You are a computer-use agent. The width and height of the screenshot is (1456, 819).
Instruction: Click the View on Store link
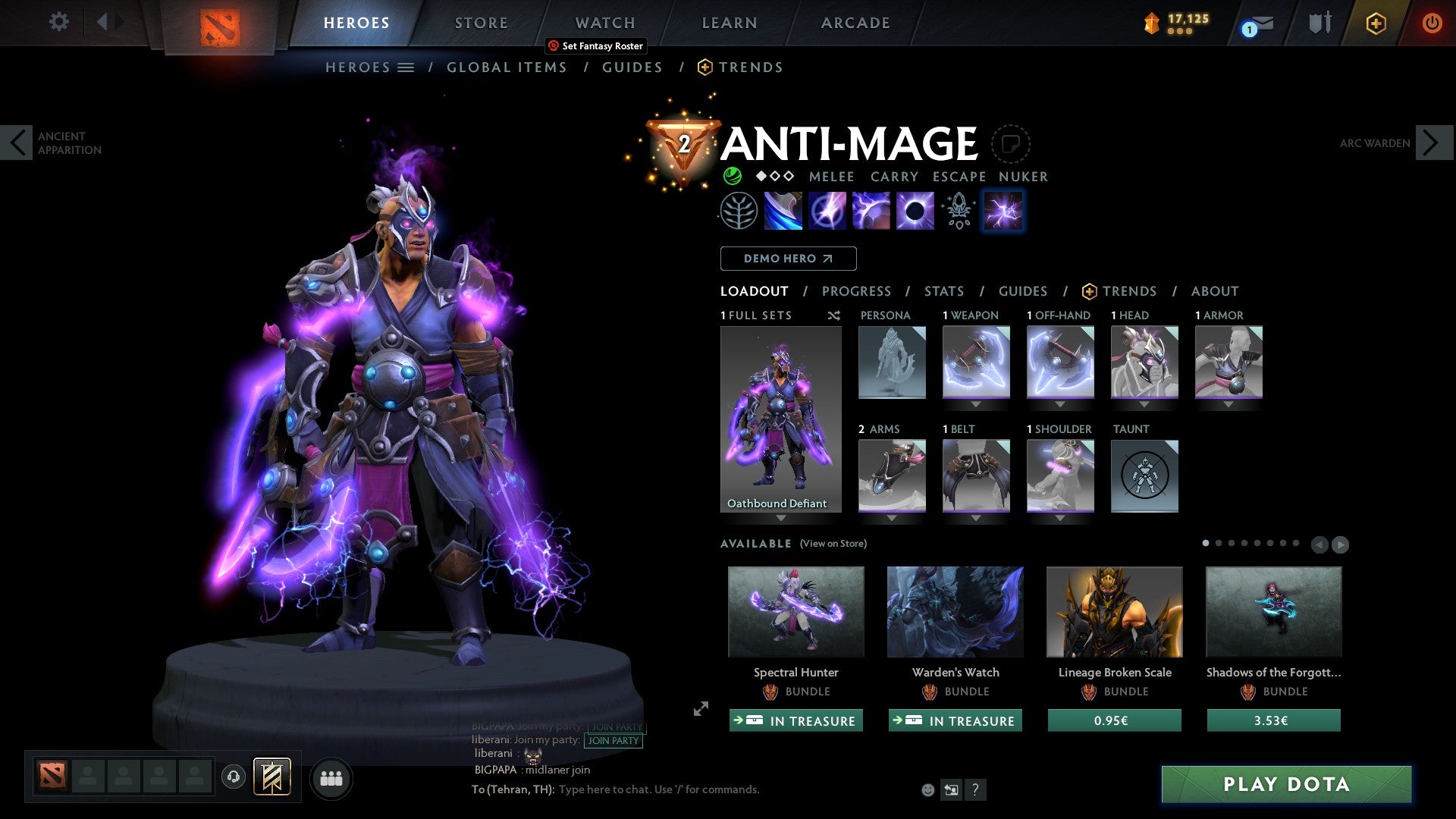pyautogui.click(x=833, y=544)
